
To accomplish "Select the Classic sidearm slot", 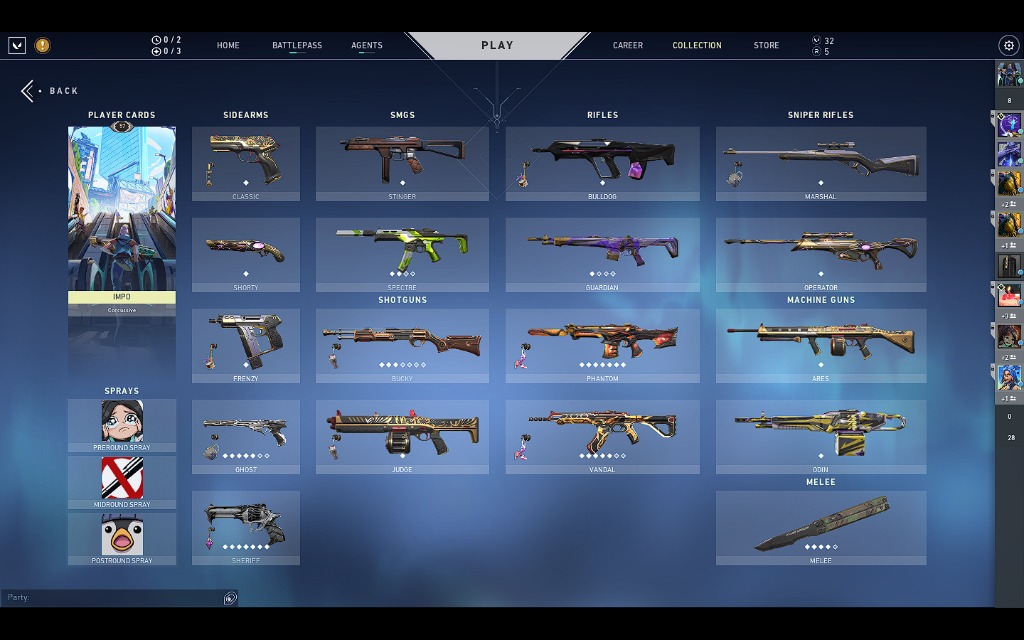I will tap(245, 163).
